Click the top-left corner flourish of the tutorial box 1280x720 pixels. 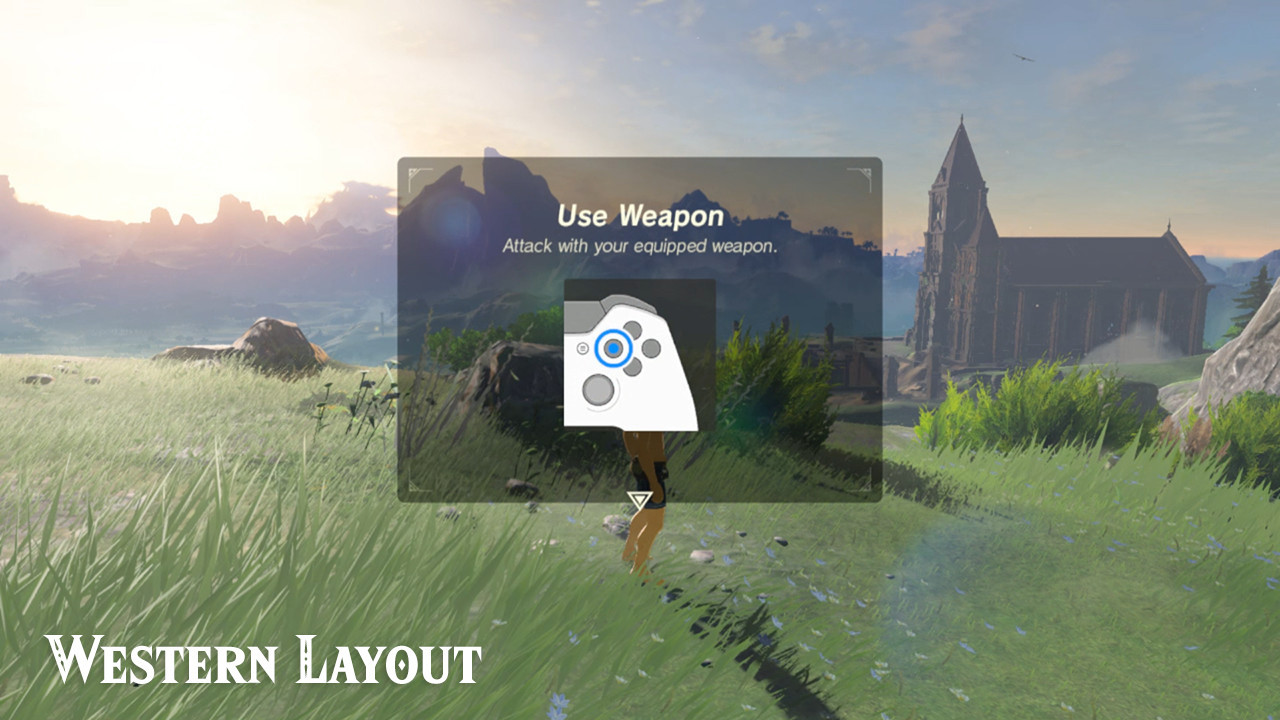(415, 172)
